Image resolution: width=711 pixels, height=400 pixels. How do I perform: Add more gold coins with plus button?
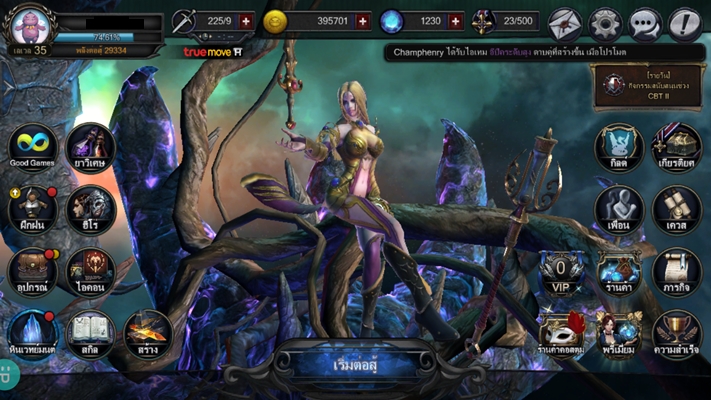click(x=362, y=21)
